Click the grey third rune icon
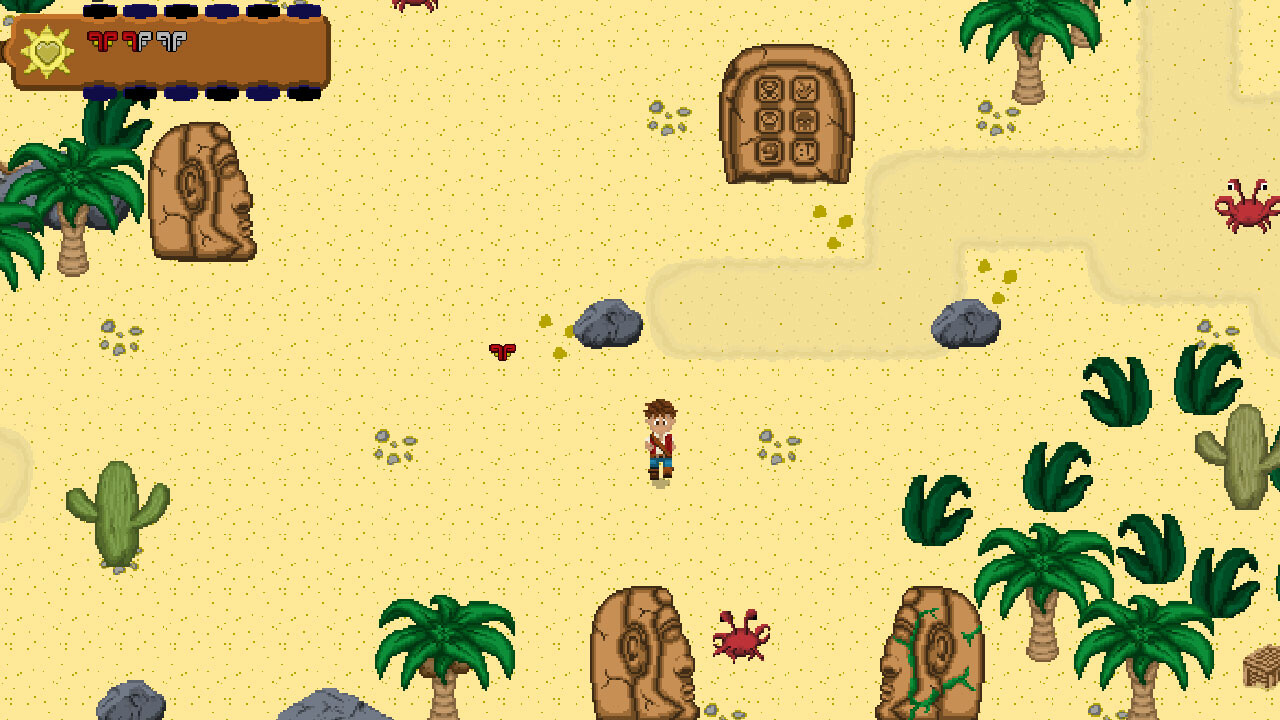 [170, 40]
